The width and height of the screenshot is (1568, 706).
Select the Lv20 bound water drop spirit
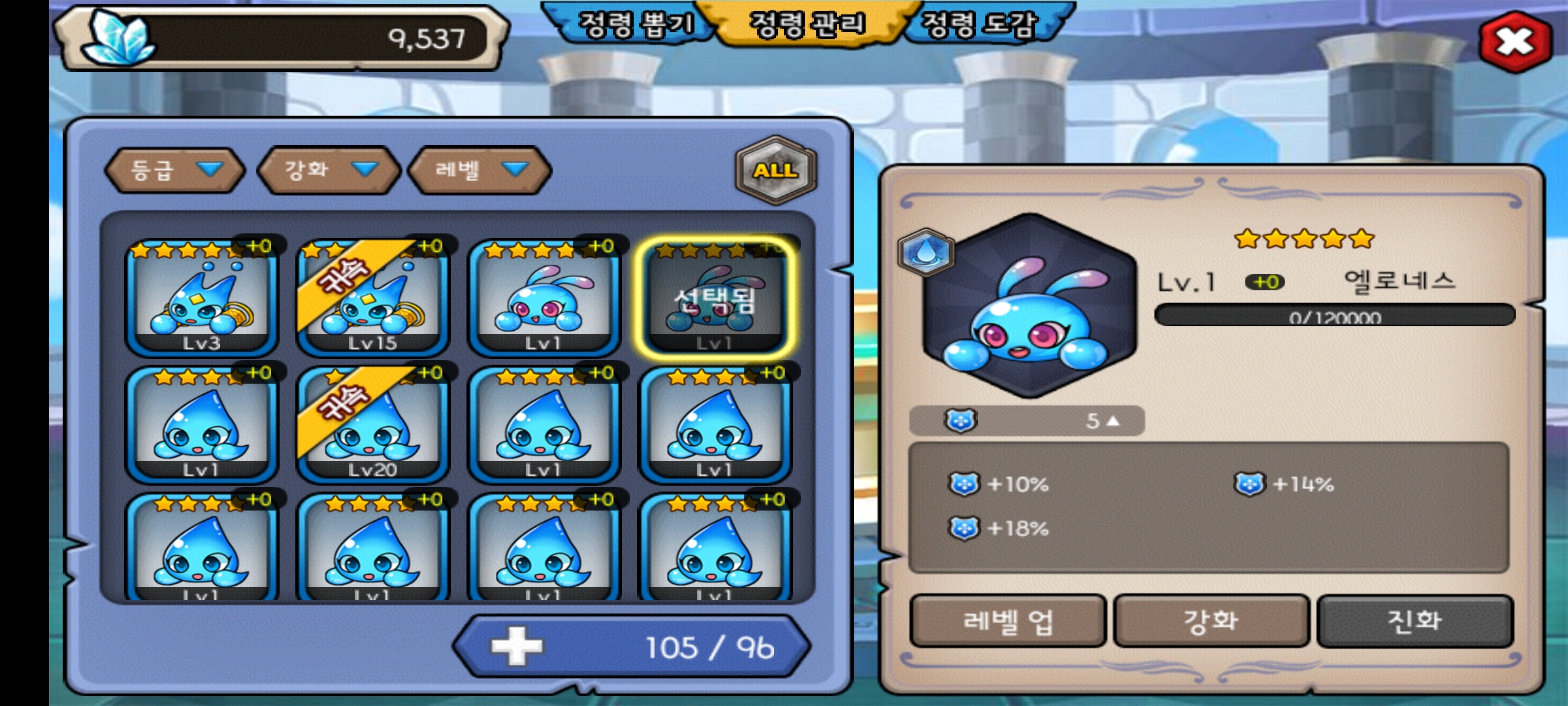point(372,425)
